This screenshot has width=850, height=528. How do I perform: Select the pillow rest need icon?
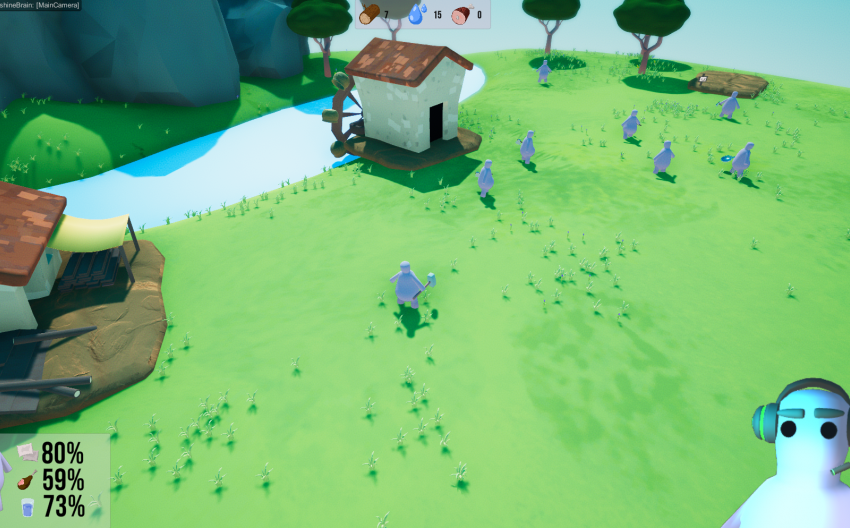point(27,453)
